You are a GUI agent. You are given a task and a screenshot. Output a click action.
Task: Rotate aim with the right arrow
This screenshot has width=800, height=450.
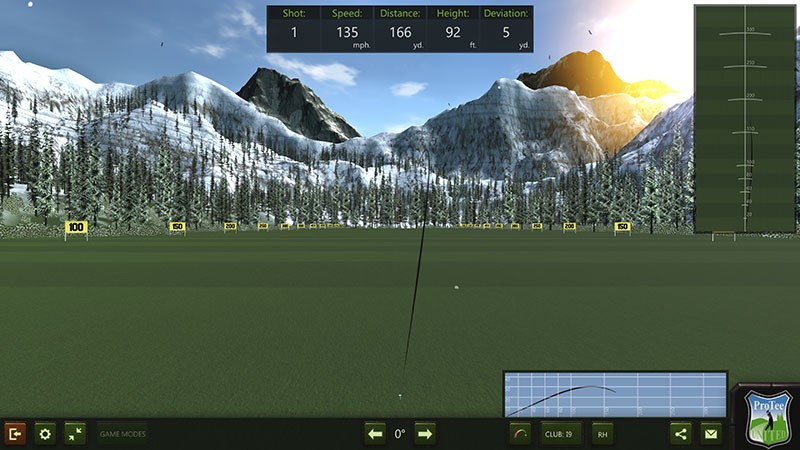(x=425, y=433)
